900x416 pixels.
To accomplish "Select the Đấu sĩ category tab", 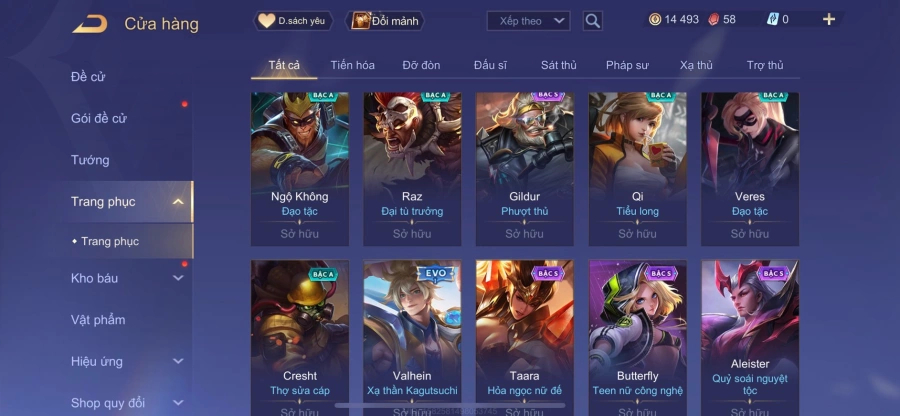I will (490, 65).
